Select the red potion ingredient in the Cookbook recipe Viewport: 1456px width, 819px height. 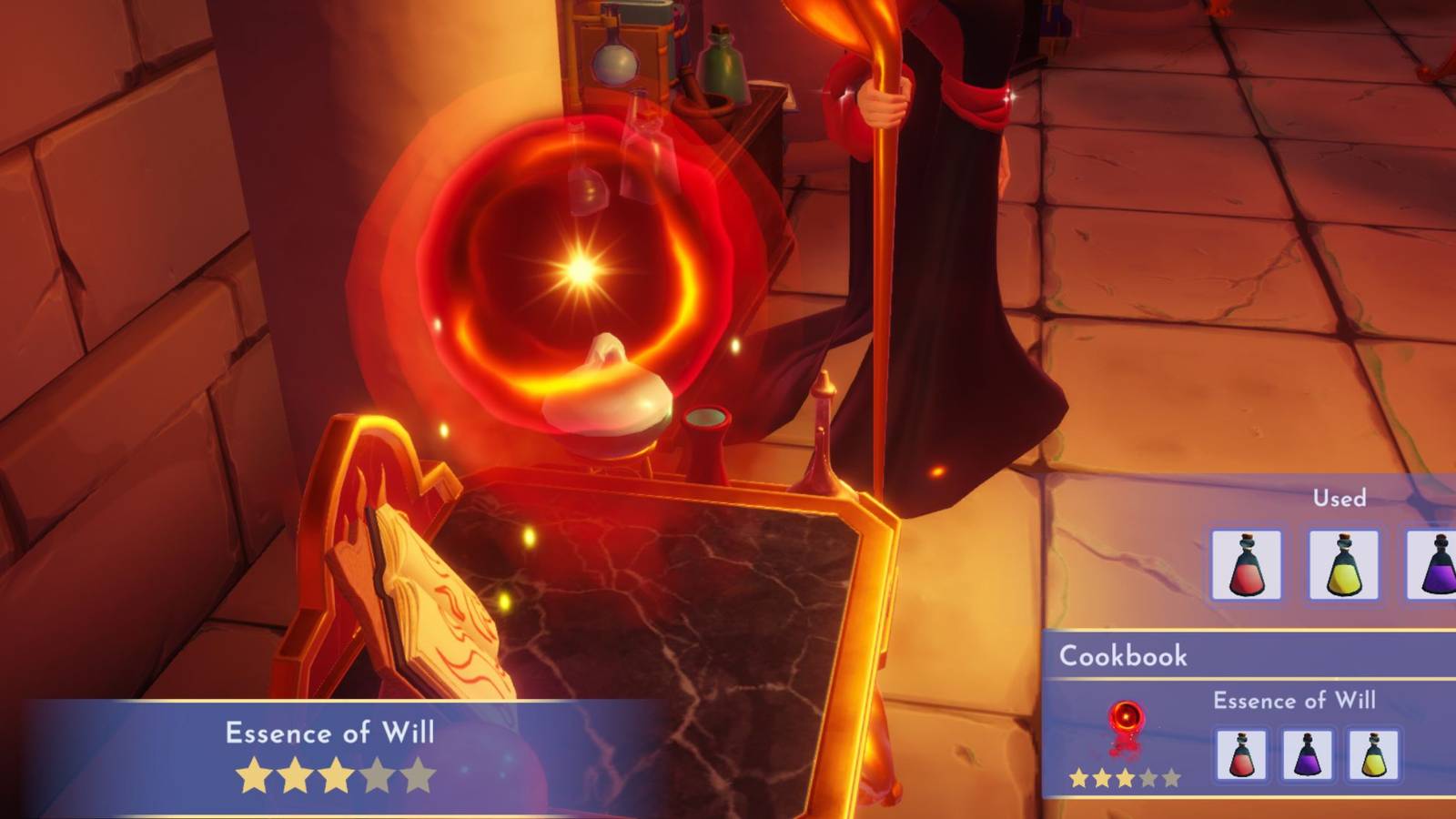coord(1241,754)
